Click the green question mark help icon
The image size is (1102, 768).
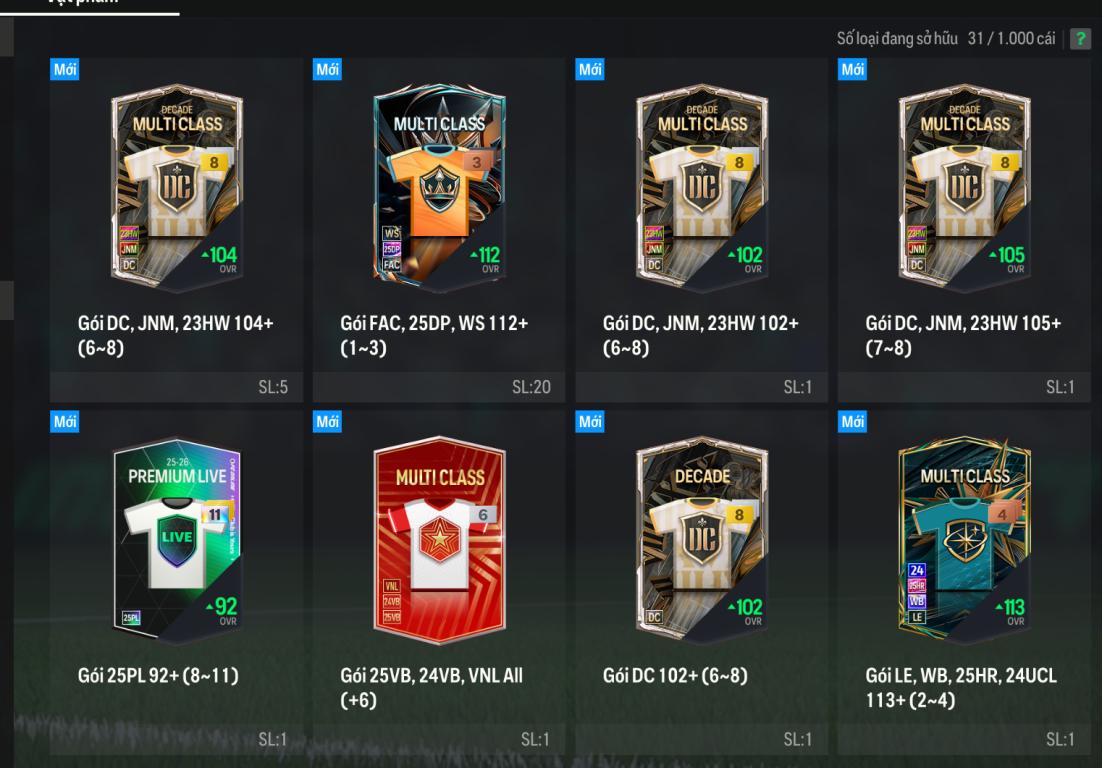point(1080,39)
